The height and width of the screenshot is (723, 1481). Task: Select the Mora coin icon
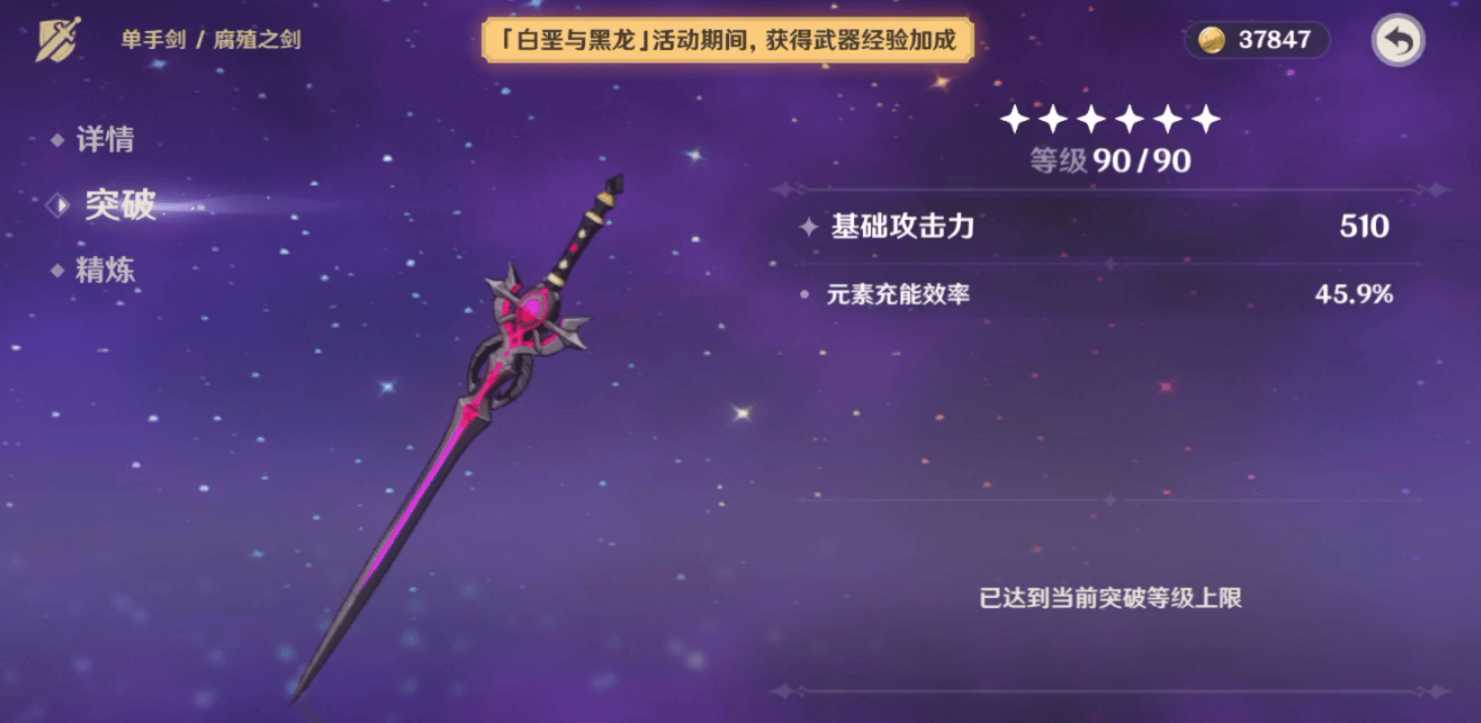[1214, 40]
